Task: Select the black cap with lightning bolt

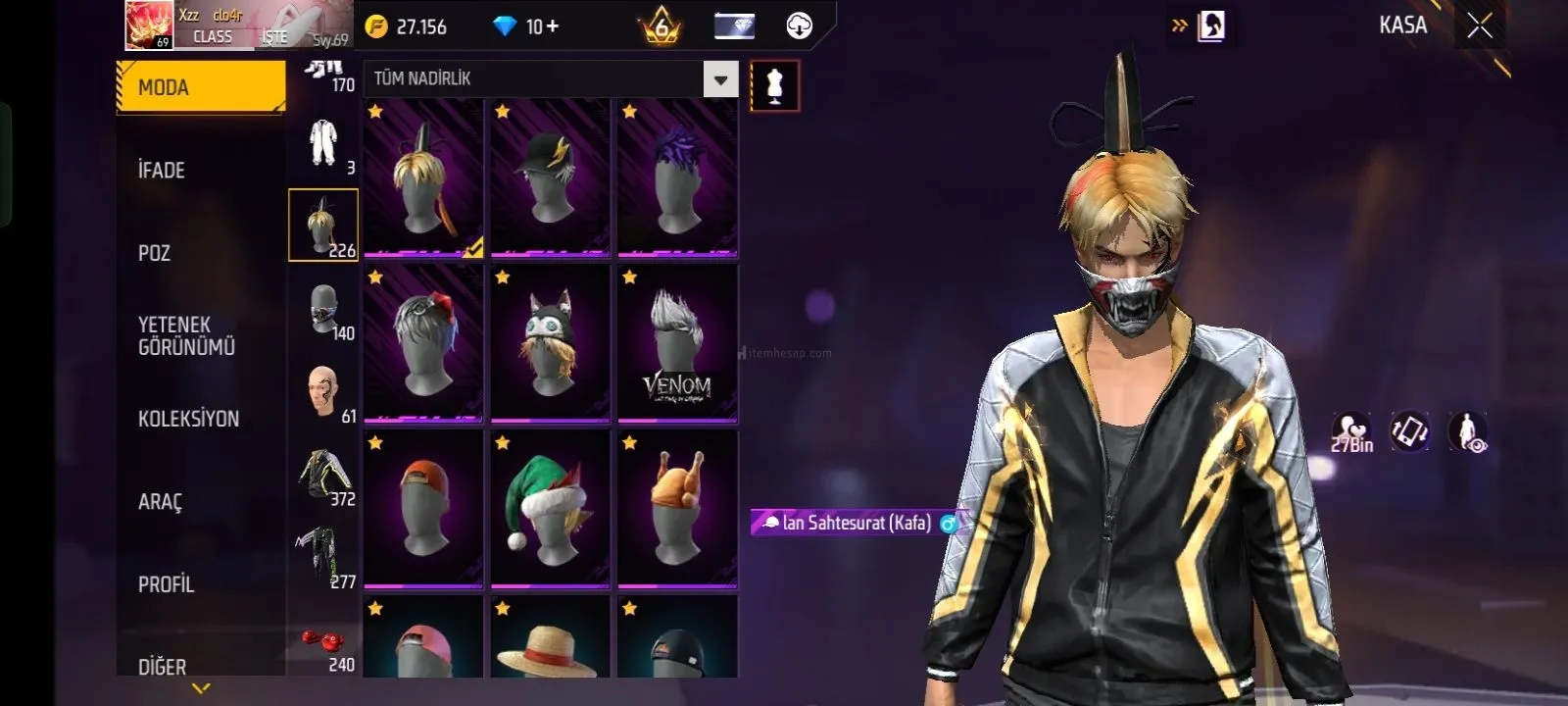Action: pyautogui.click(x=550, y=177)
